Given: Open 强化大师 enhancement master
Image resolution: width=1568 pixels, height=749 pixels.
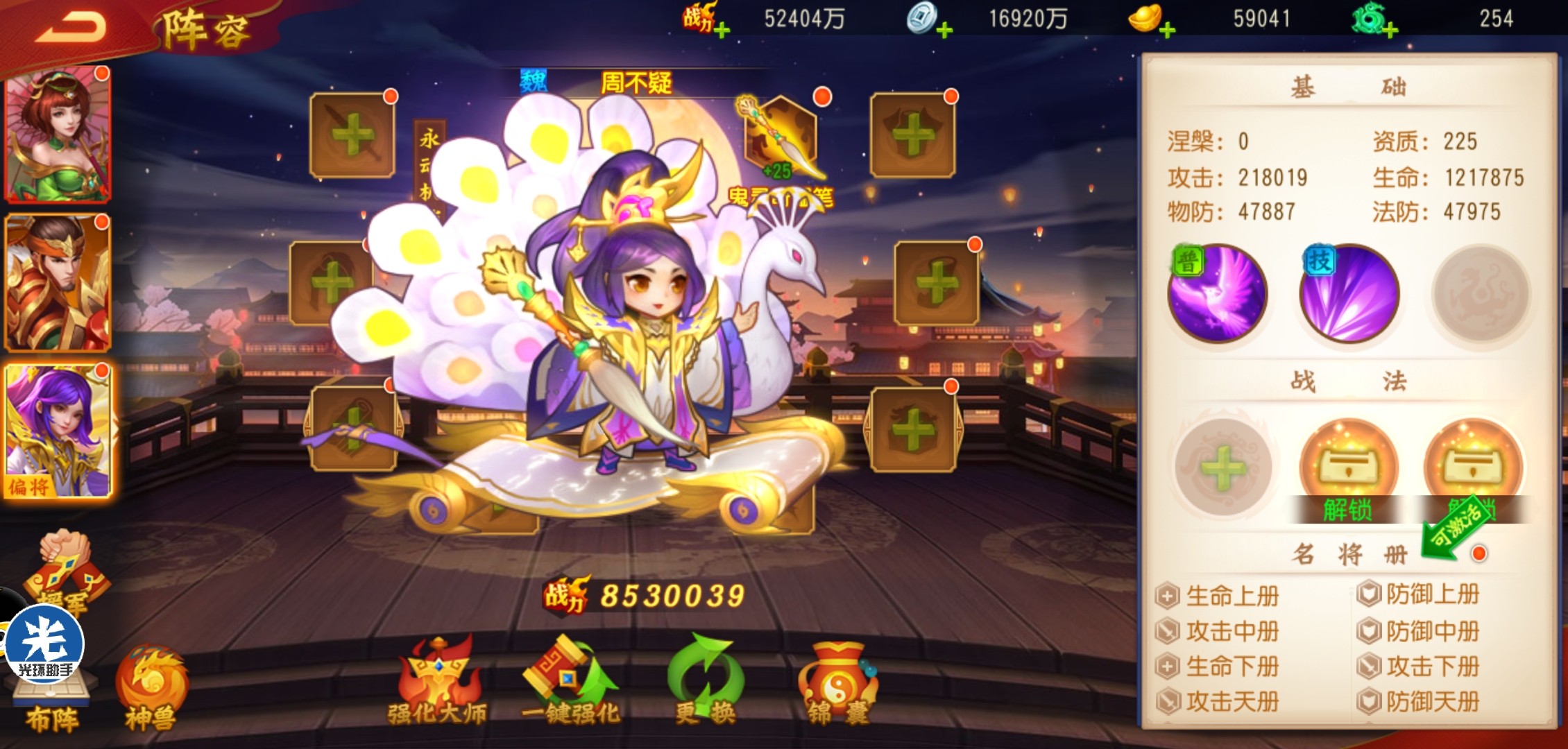Looking at the screenshot, I should (x=437, y=683).
